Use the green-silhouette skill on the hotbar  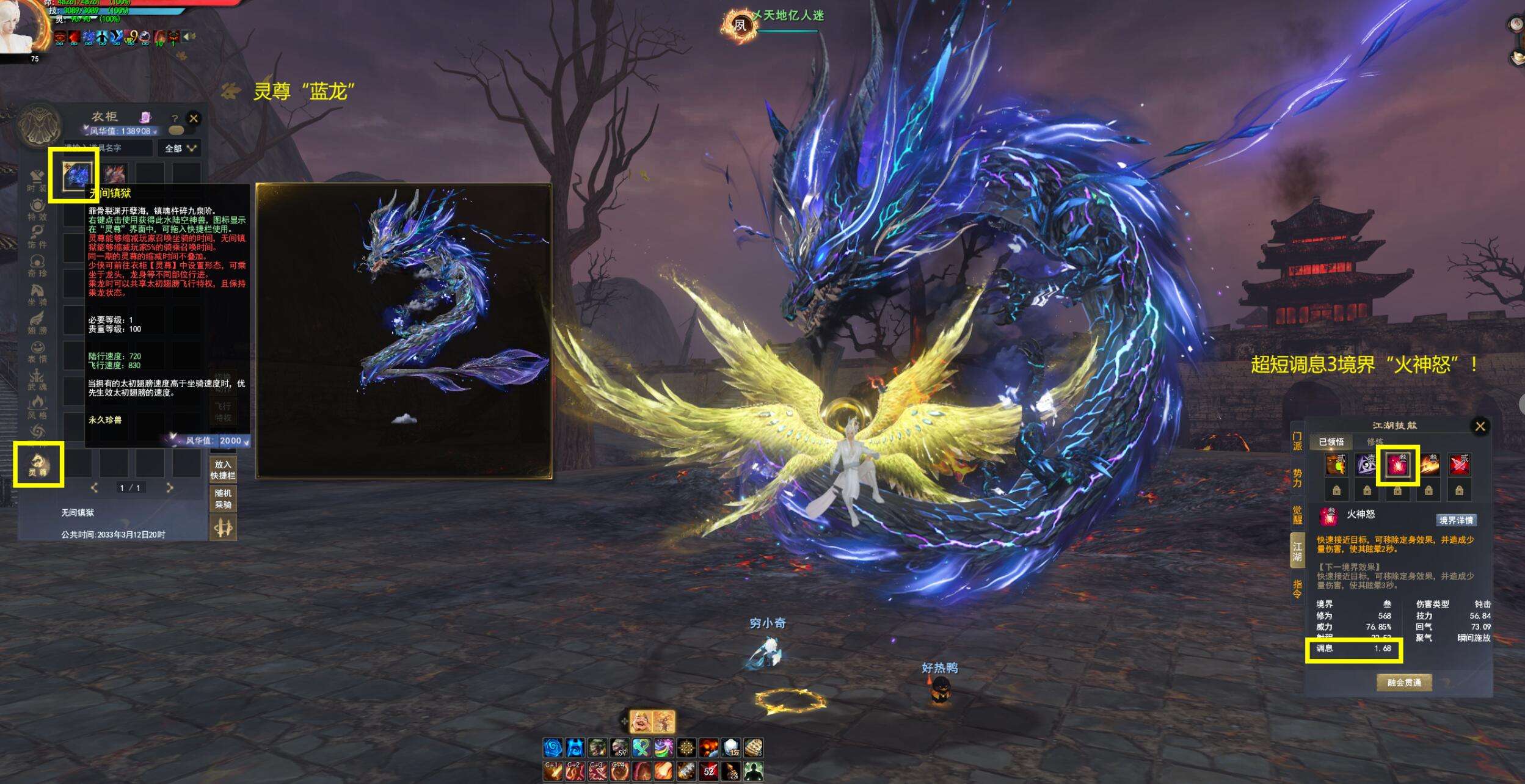(x=753, y=771)
